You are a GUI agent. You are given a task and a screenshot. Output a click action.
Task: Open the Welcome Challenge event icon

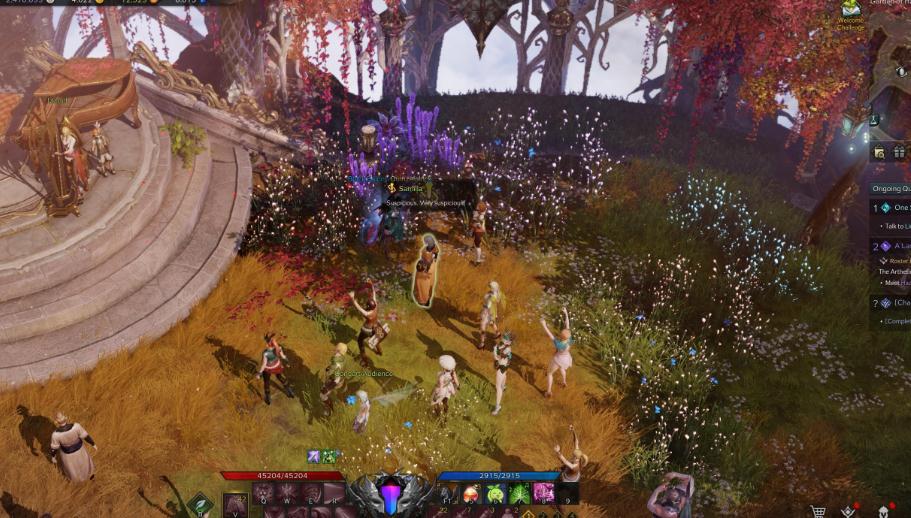[850, 10]
